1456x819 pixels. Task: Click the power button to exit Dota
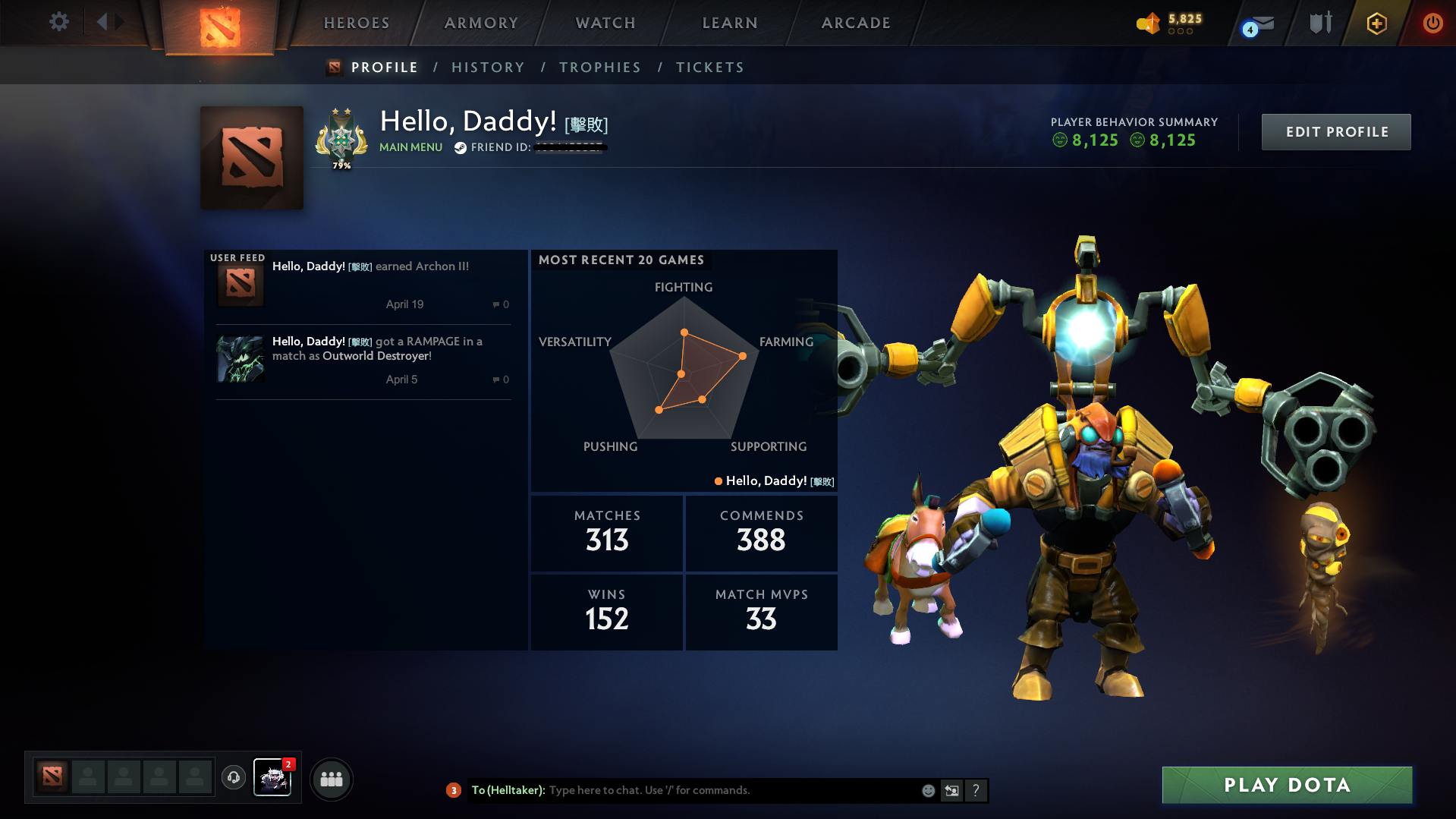(x=1432, y=23)
